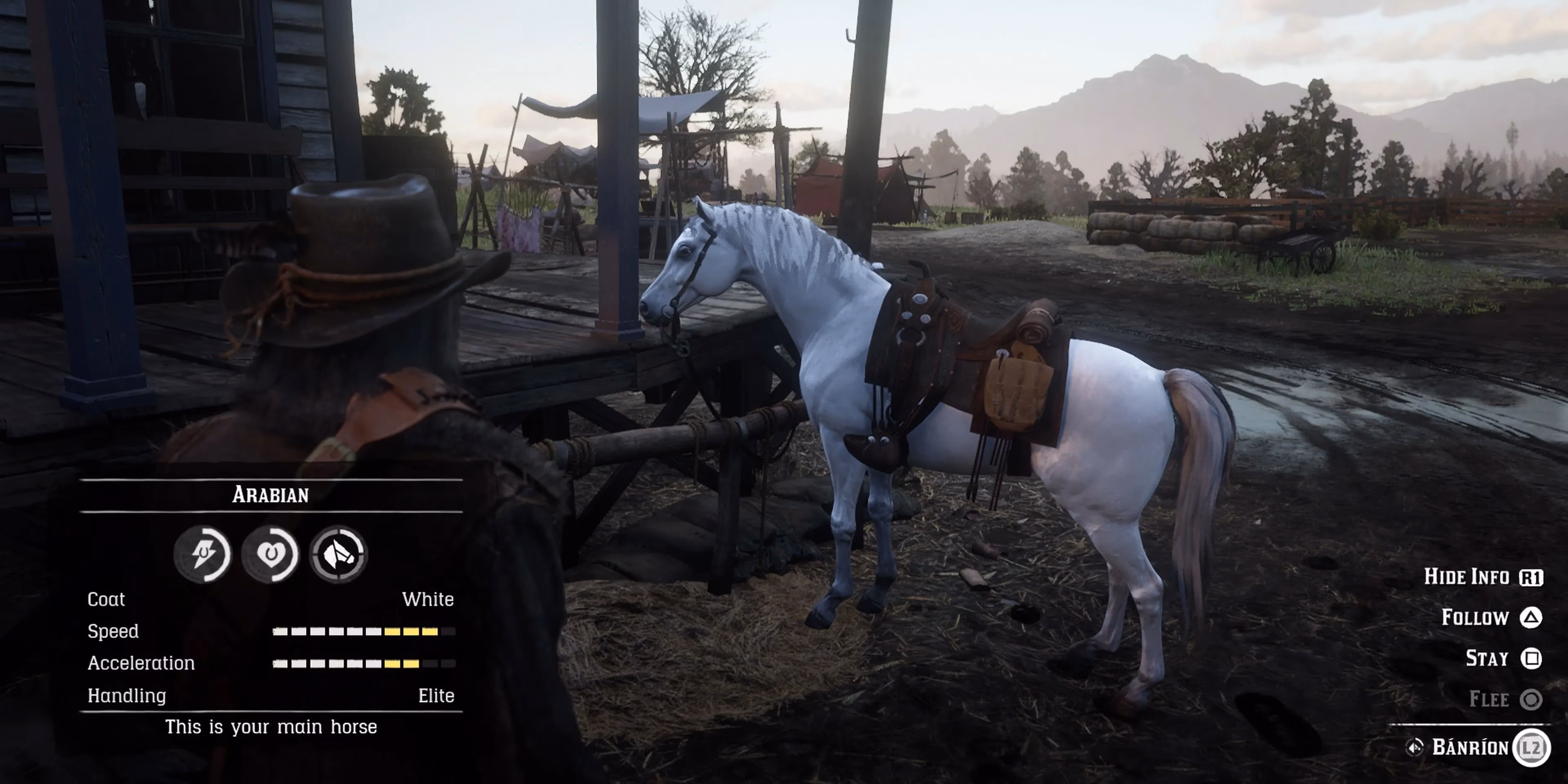Screen dimensions: 1568x784
Task: Select the Follow horse command
Action: (1491, 618)
